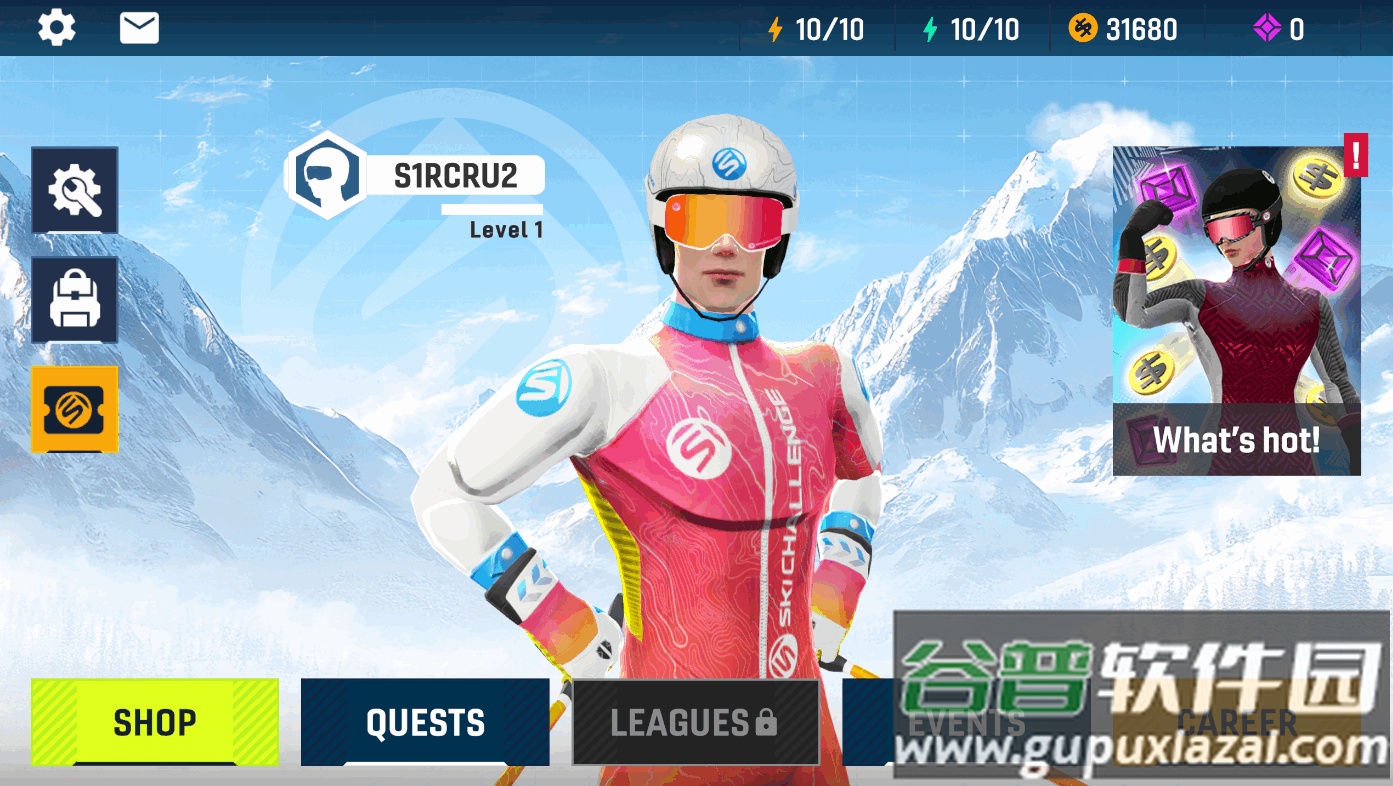Open the QUESTS menu
This screenshot has height=786, width=1393.
[x=425, y=722]
